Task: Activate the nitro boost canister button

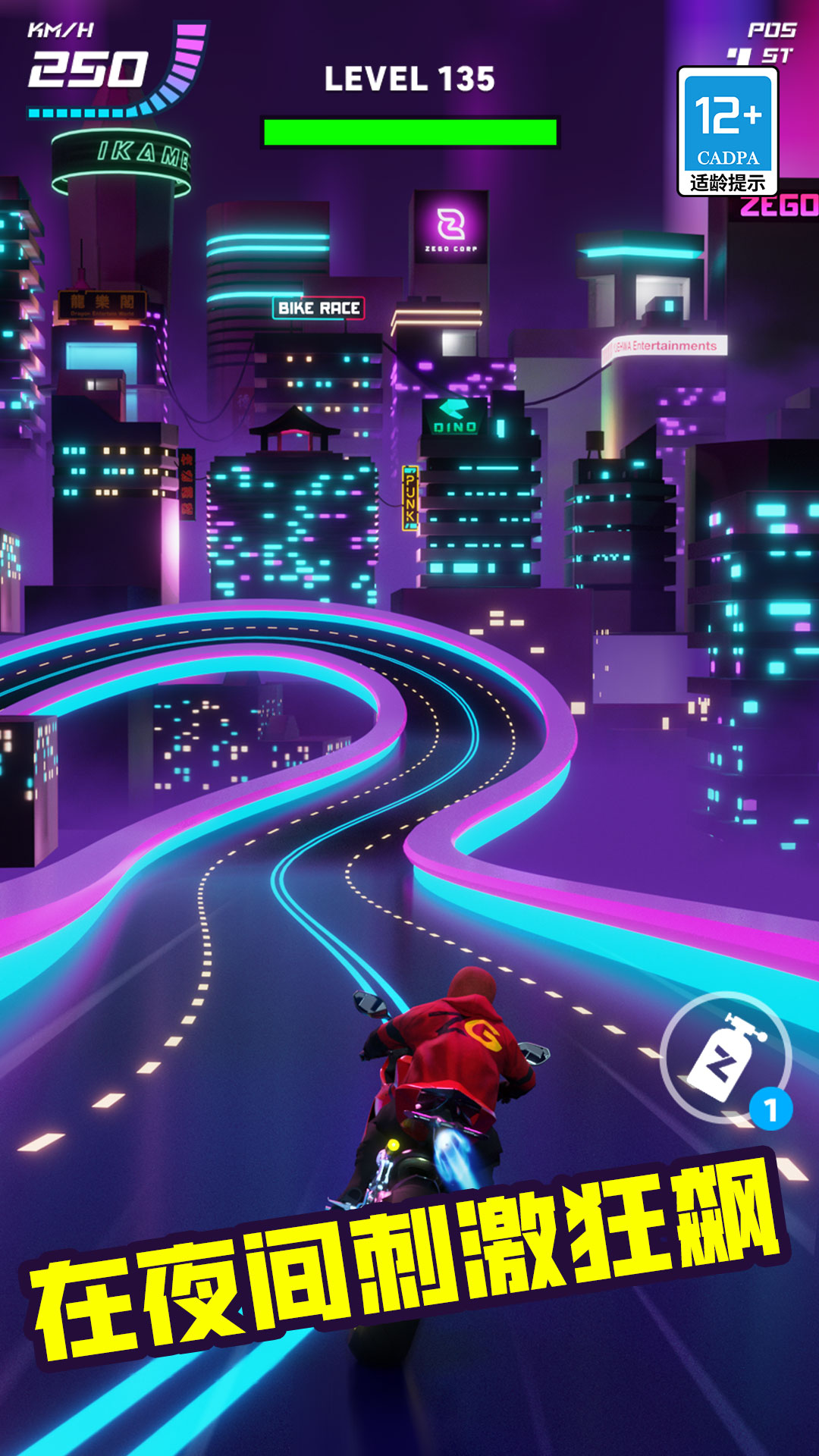Action: click(725, 1057)
